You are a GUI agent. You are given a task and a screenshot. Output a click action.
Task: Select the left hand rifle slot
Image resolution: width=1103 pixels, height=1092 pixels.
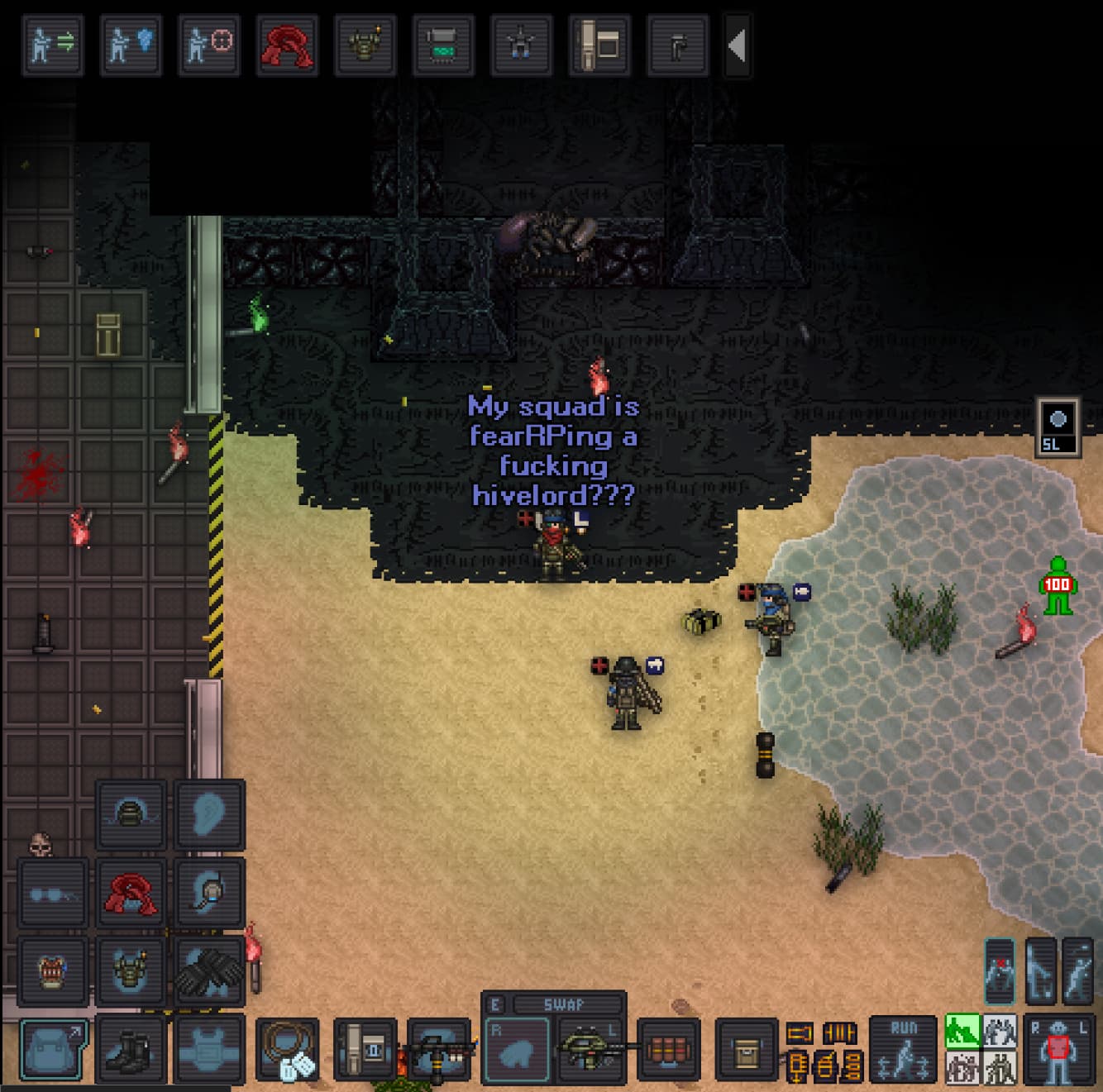click(x=590, y=1050)
